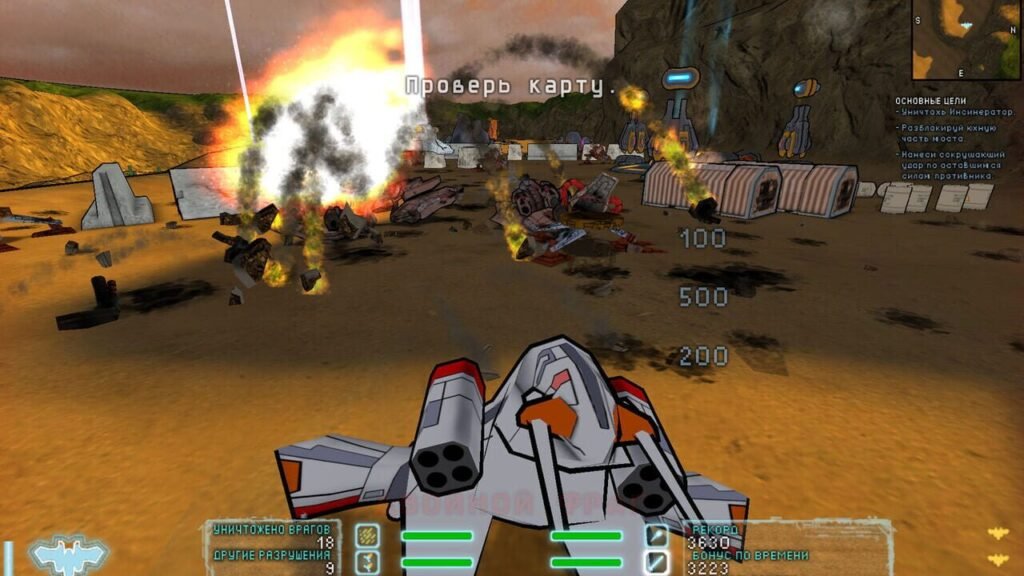Click the winged ship emblem icon
This screenshot has width=1024, height=576.
(x=61, y=553)
